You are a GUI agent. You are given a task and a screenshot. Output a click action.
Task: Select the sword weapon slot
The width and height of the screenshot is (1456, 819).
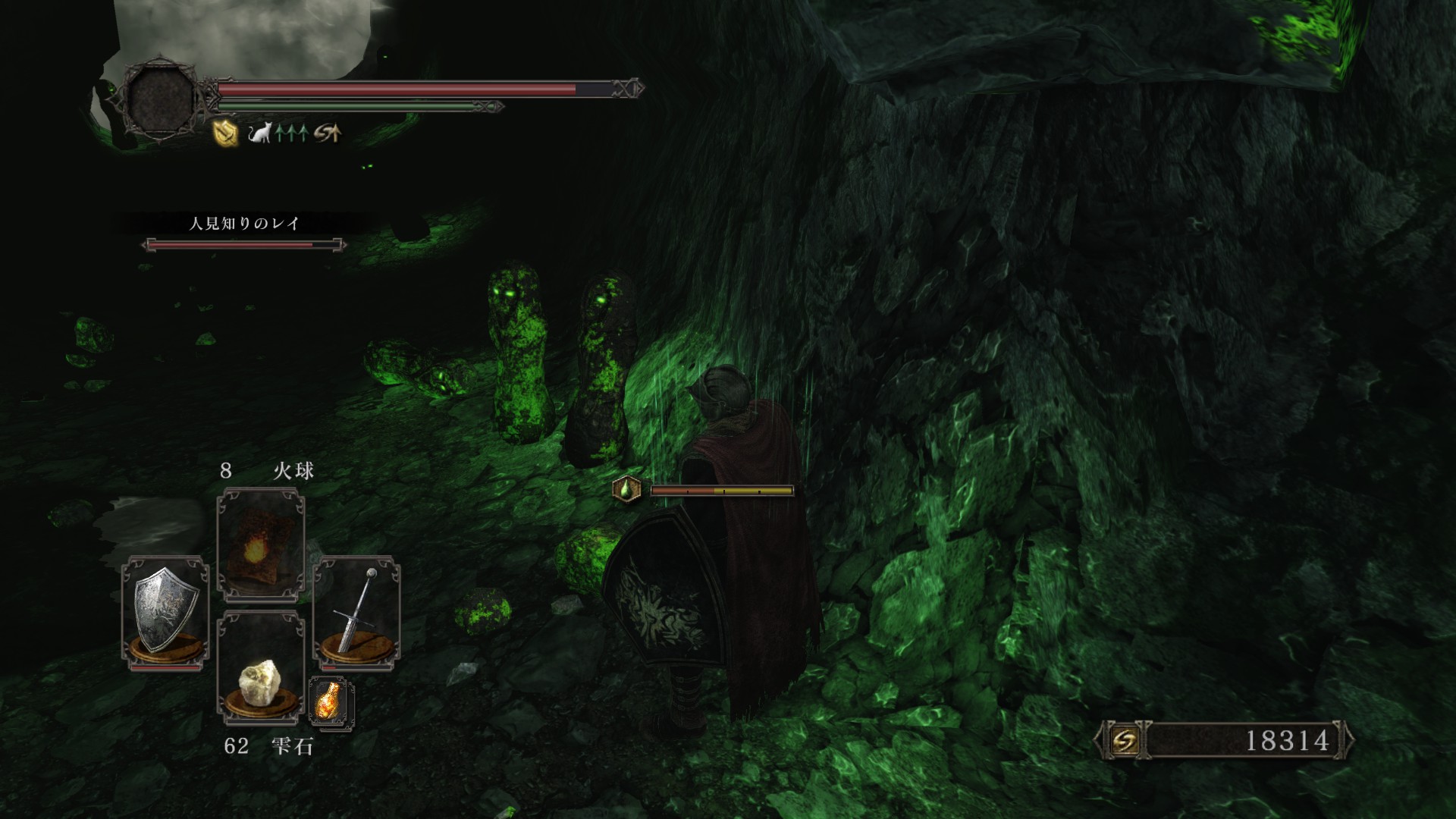tap(356, 611)
